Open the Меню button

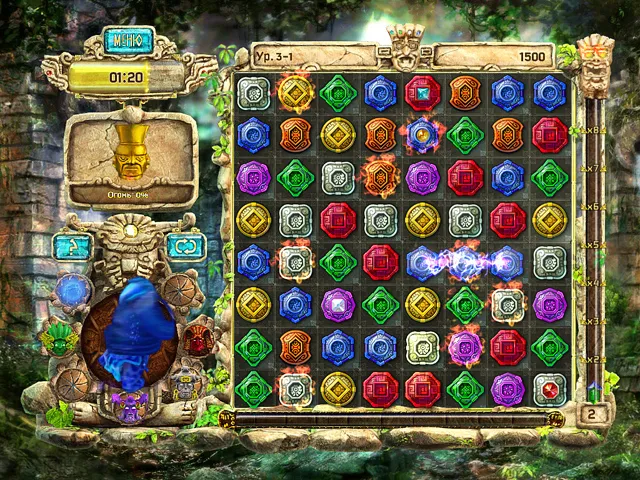[129, 41]
